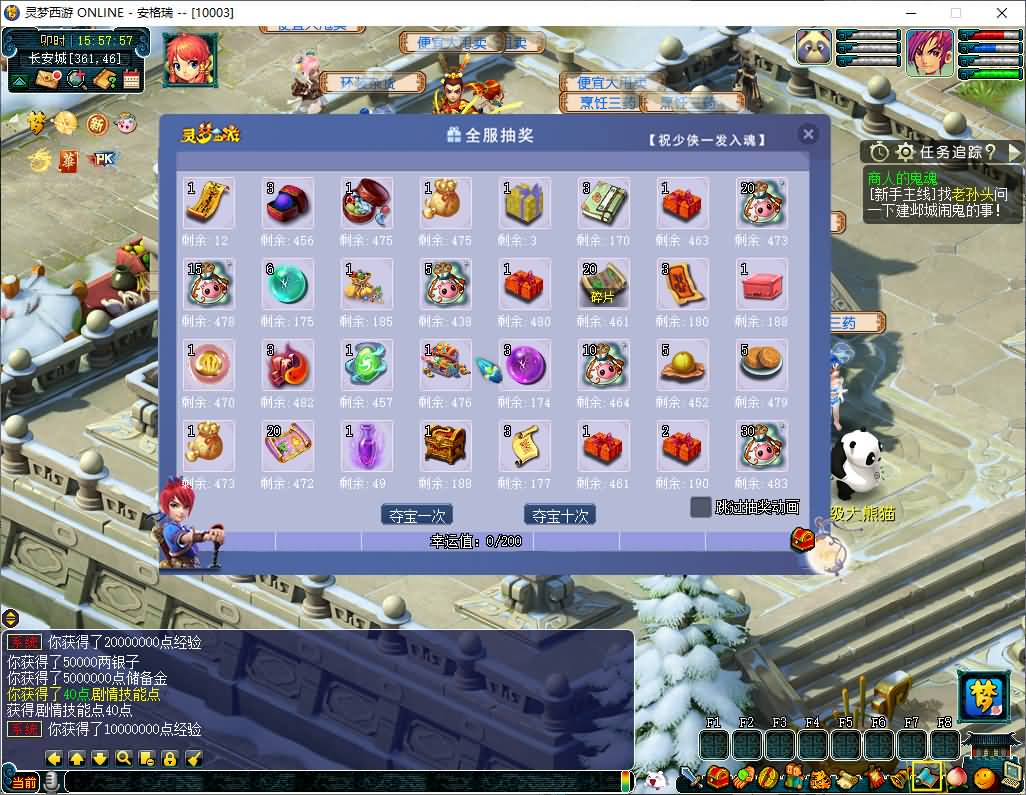
Task: Select the purple orb prize
Action: [x=525, y=365]
